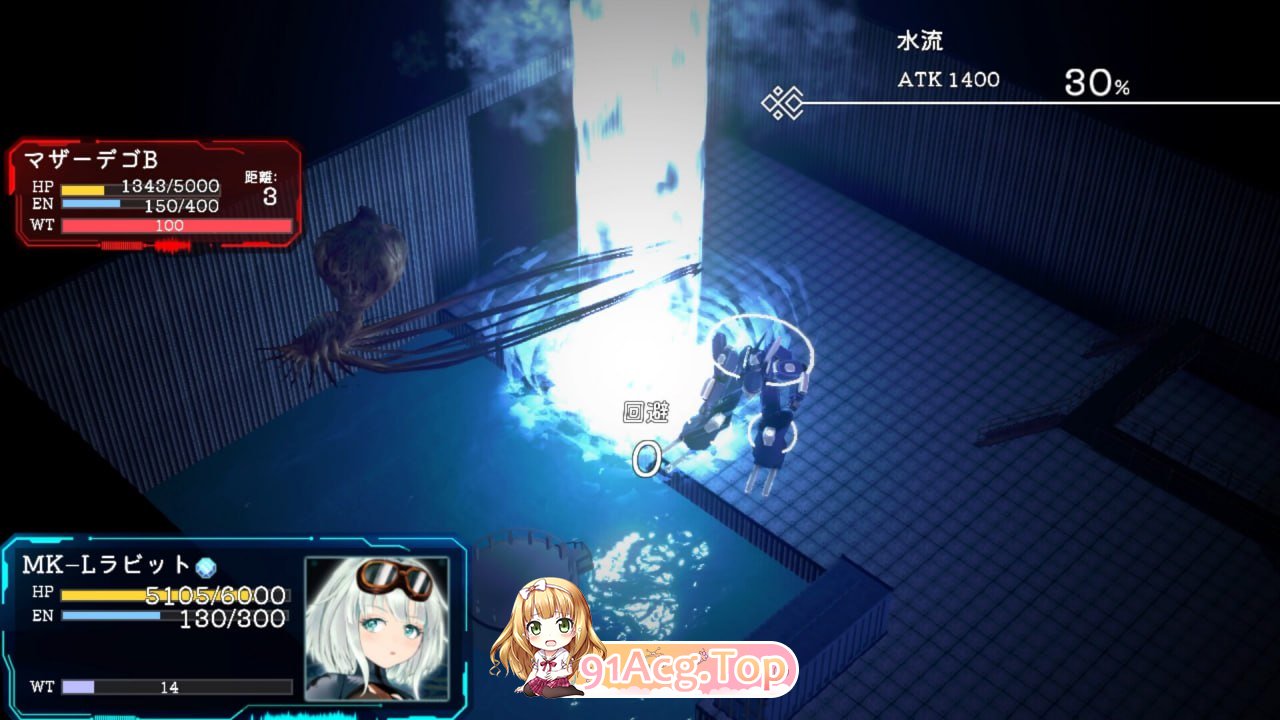Click the zero counter below 回避
1280x720 pixels.
pos(648,458)
